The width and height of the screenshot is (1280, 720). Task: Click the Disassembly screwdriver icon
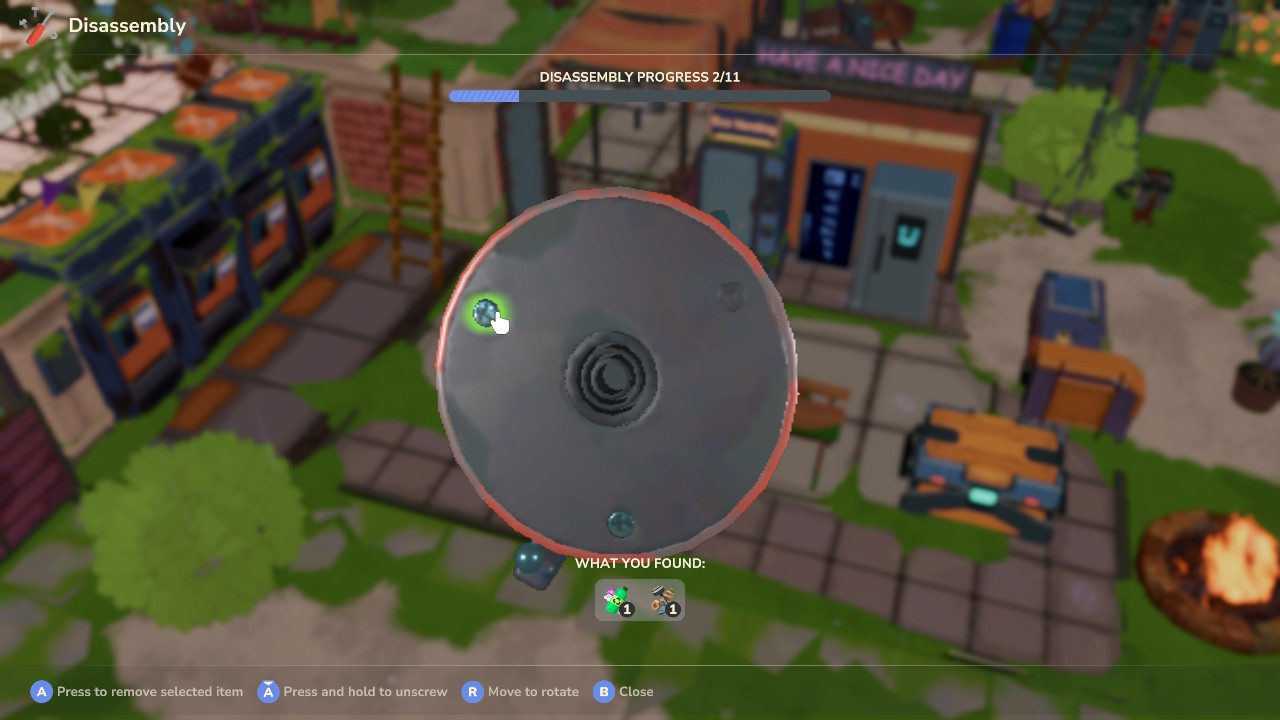(x=38, y=23)
